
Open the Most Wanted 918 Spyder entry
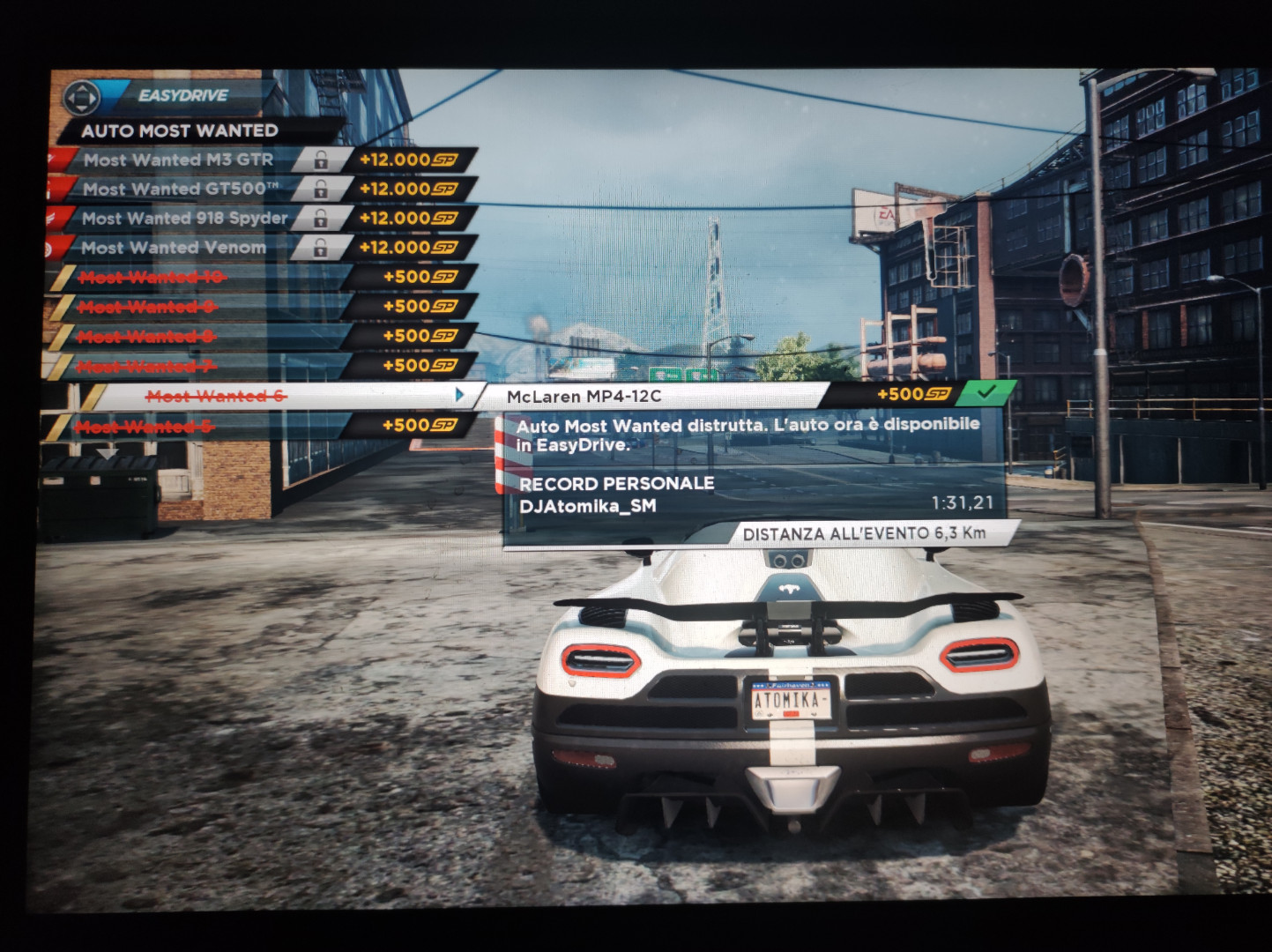(184, 218)
